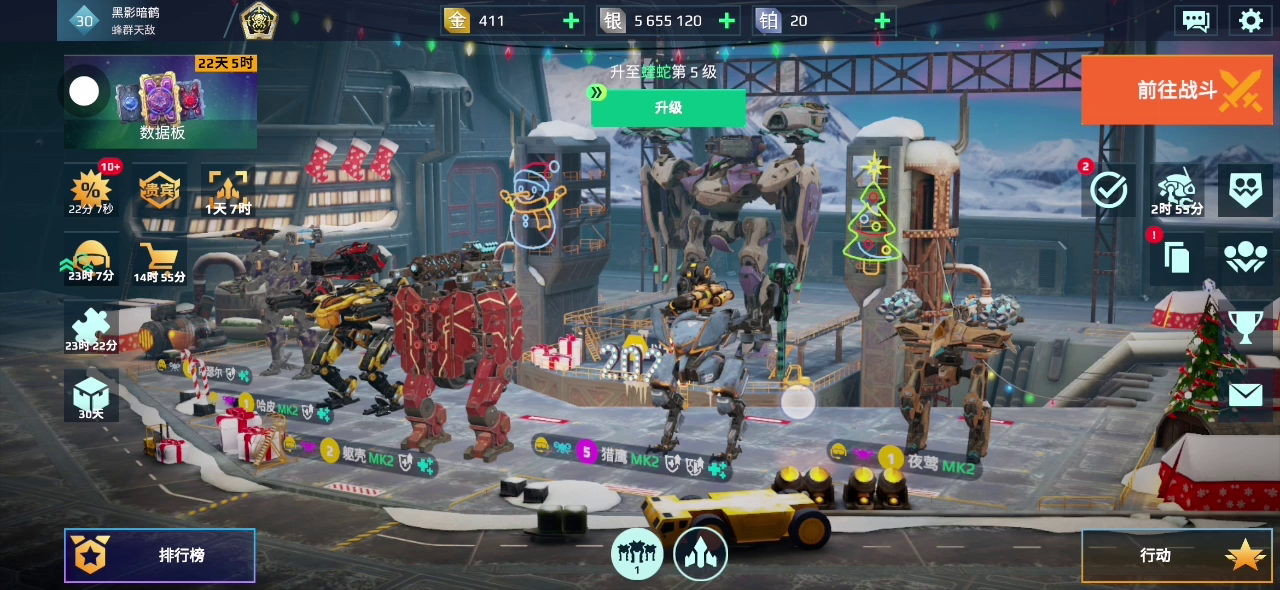
Task: Open the puzzle piece event icon
Action: (x=91, y=328)
